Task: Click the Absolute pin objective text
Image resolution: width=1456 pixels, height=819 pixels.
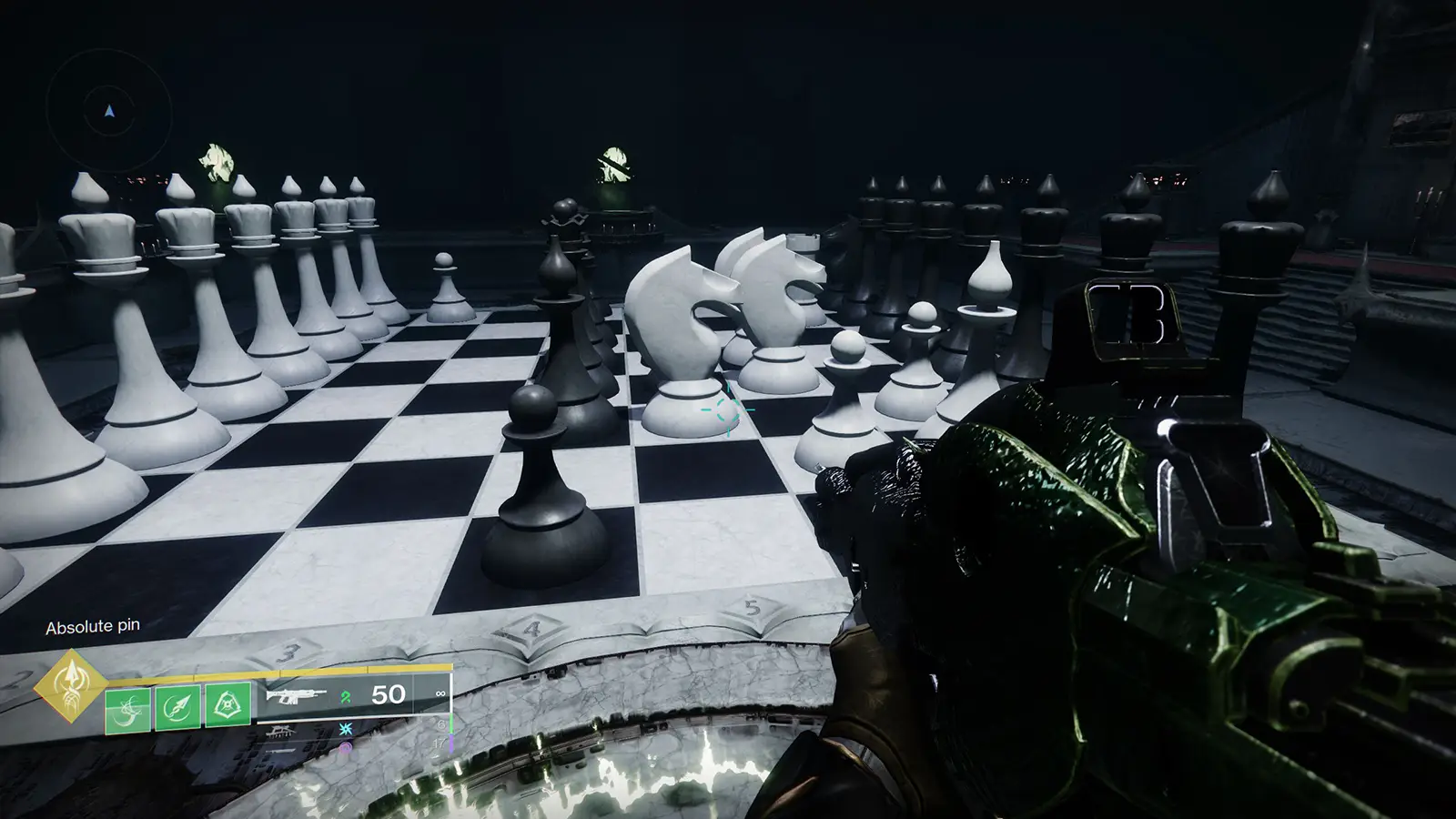Action: [94, 626]
